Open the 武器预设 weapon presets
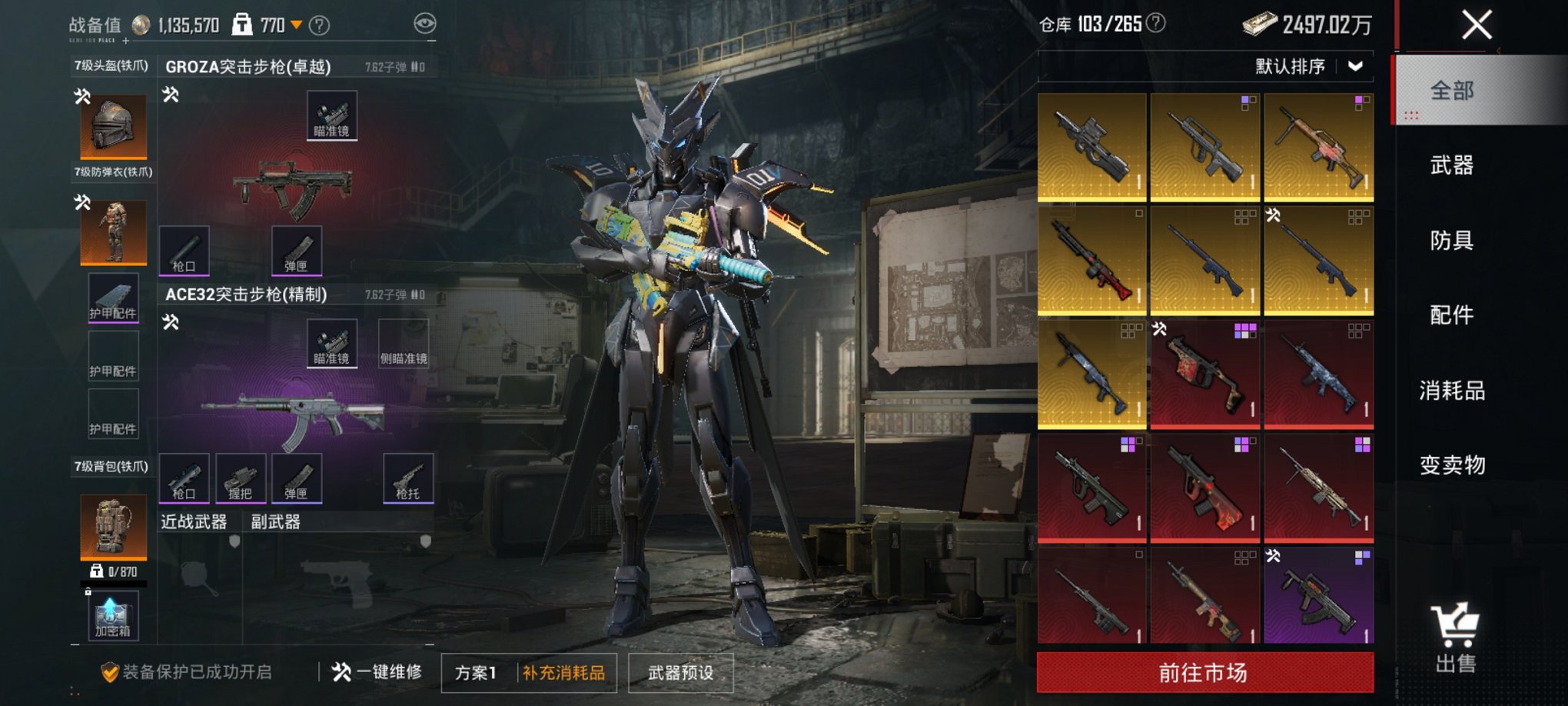 [680, 673]
